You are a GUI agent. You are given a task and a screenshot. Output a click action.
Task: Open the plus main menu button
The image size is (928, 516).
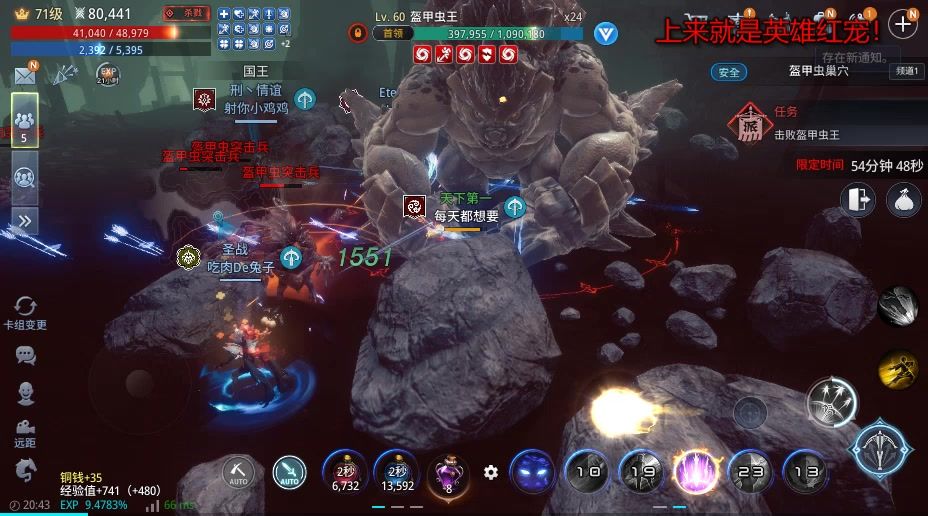click(x=903, y=24)
